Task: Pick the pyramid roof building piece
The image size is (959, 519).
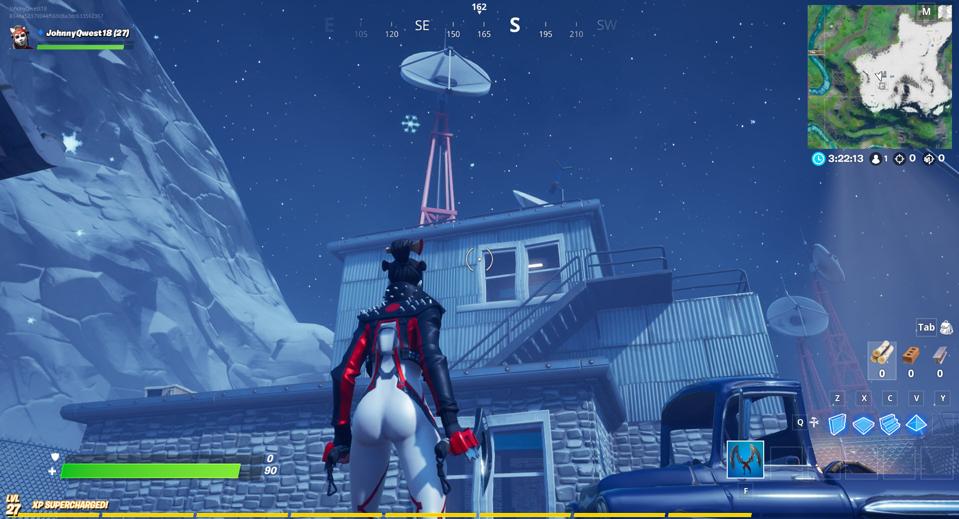Action: coord(915,424)
